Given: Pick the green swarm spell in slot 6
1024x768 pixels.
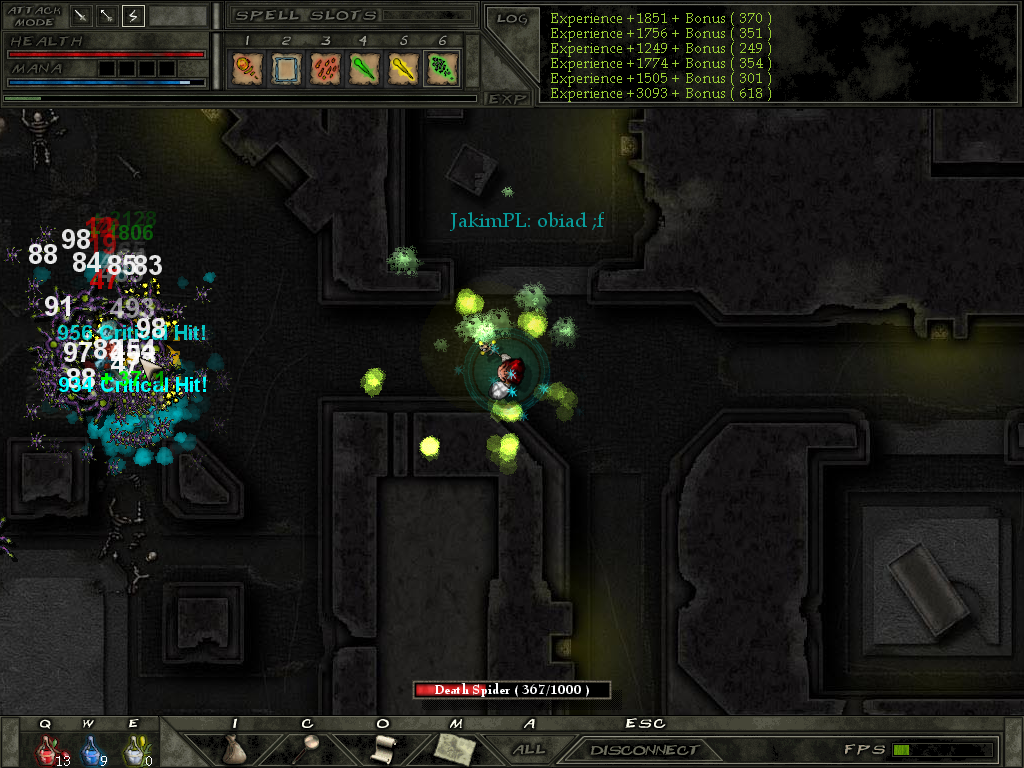Looking at the screenshot, I should [x=442, y=68].
